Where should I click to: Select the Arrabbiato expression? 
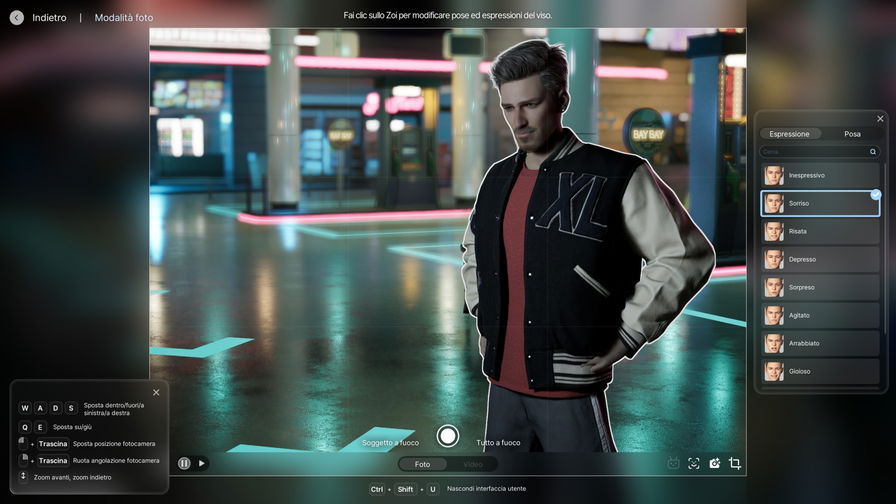[820, 344]
